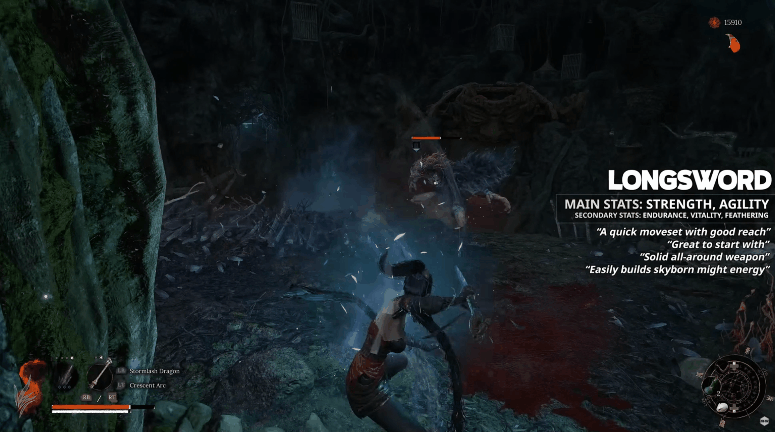This screenshot has width=775, height=432.
Task: Click the orange feather icon under the currency
Action: pyautogui.click(x=733, y=43)
